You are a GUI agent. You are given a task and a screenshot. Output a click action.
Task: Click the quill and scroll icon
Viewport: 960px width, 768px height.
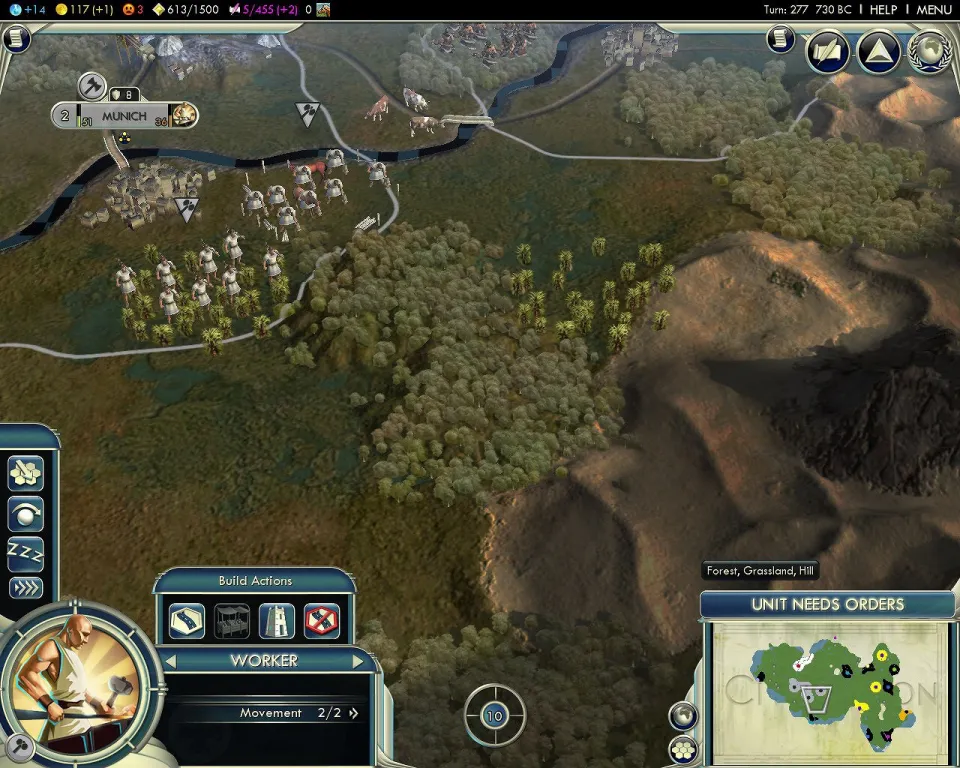(x=828, y=52)
